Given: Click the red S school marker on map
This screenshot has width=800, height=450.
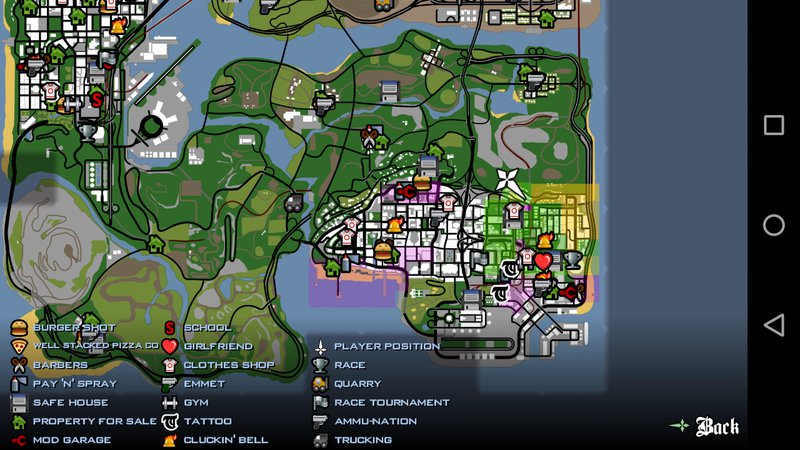Looking at the screenshot, I should pos(97,99).
